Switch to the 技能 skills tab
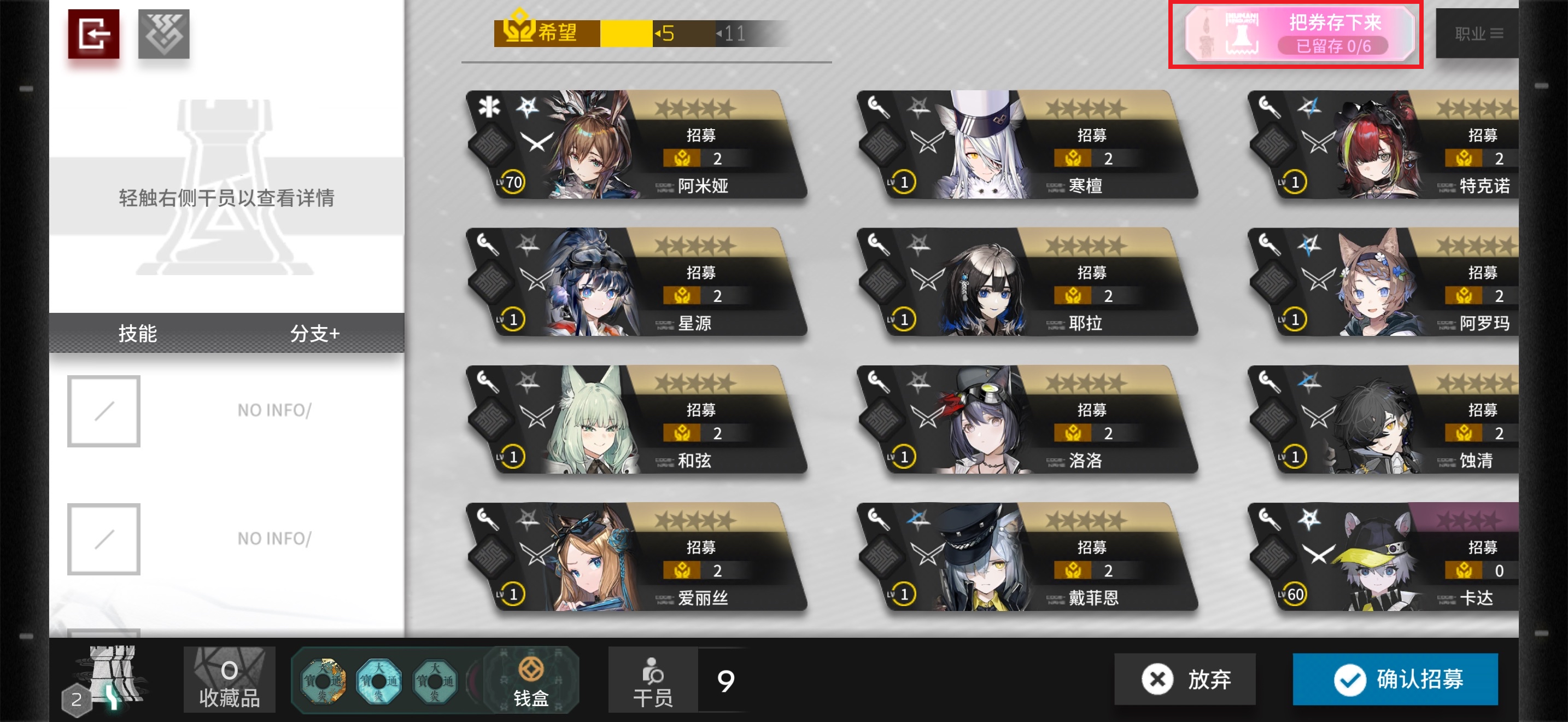The height and width of the screenshot is (722, 1568). click(x=138, y=334)
